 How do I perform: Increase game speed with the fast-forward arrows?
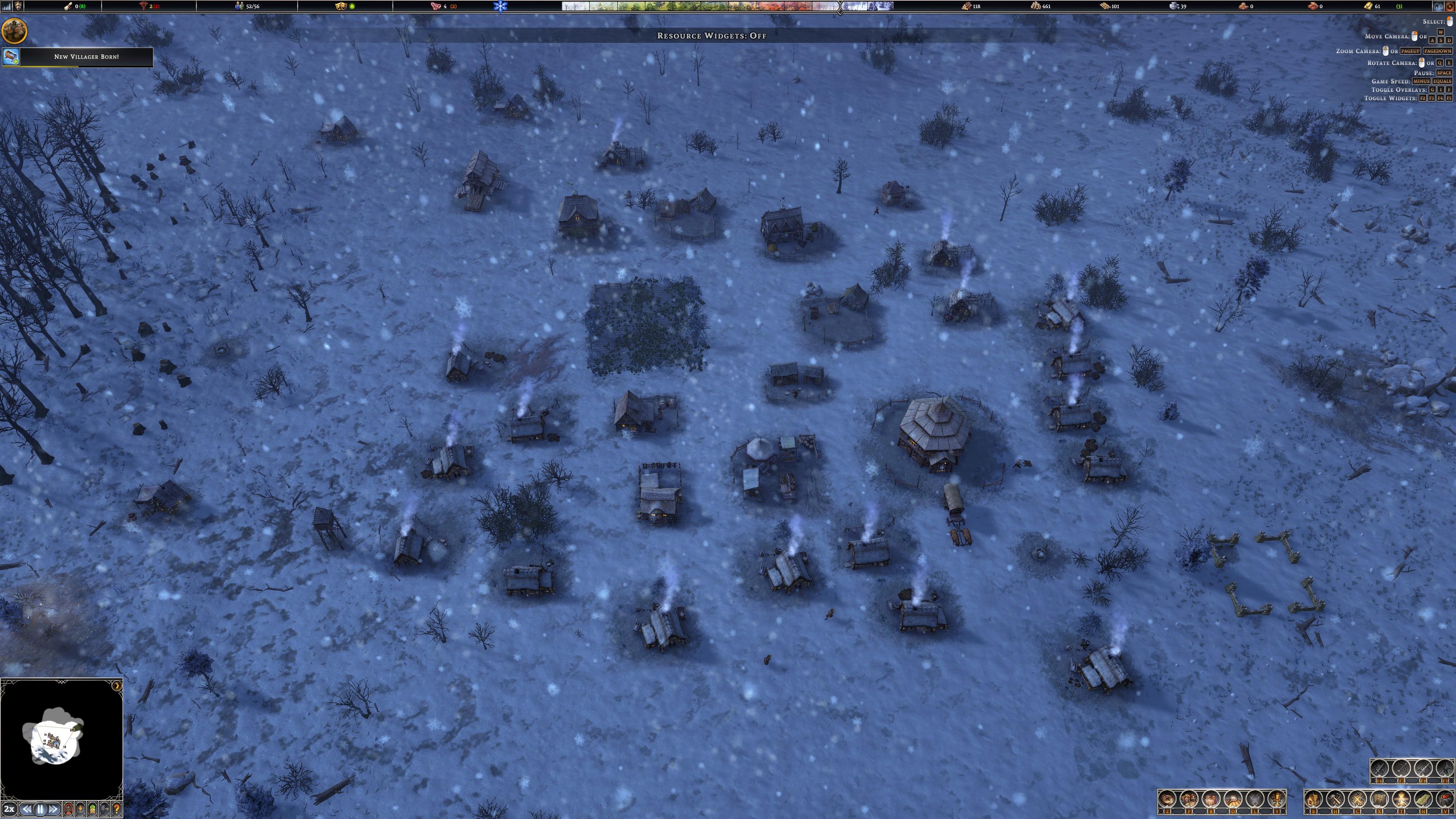click(x=53, y=809)
